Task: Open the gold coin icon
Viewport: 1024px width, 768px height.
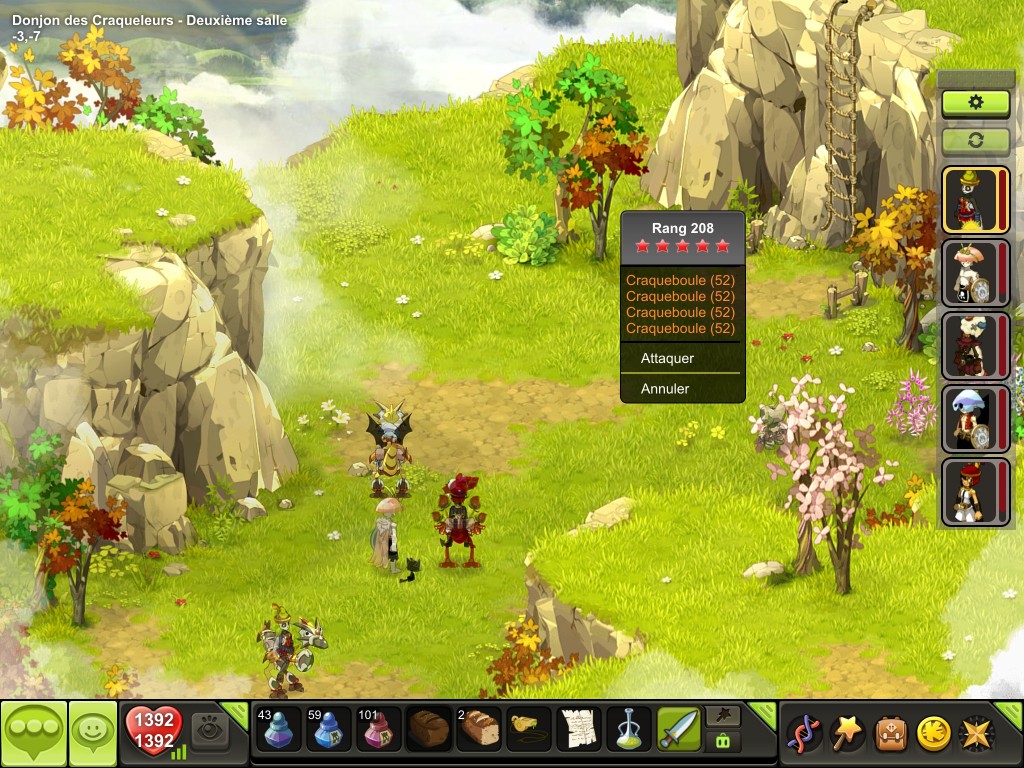Action: [932, 733]
